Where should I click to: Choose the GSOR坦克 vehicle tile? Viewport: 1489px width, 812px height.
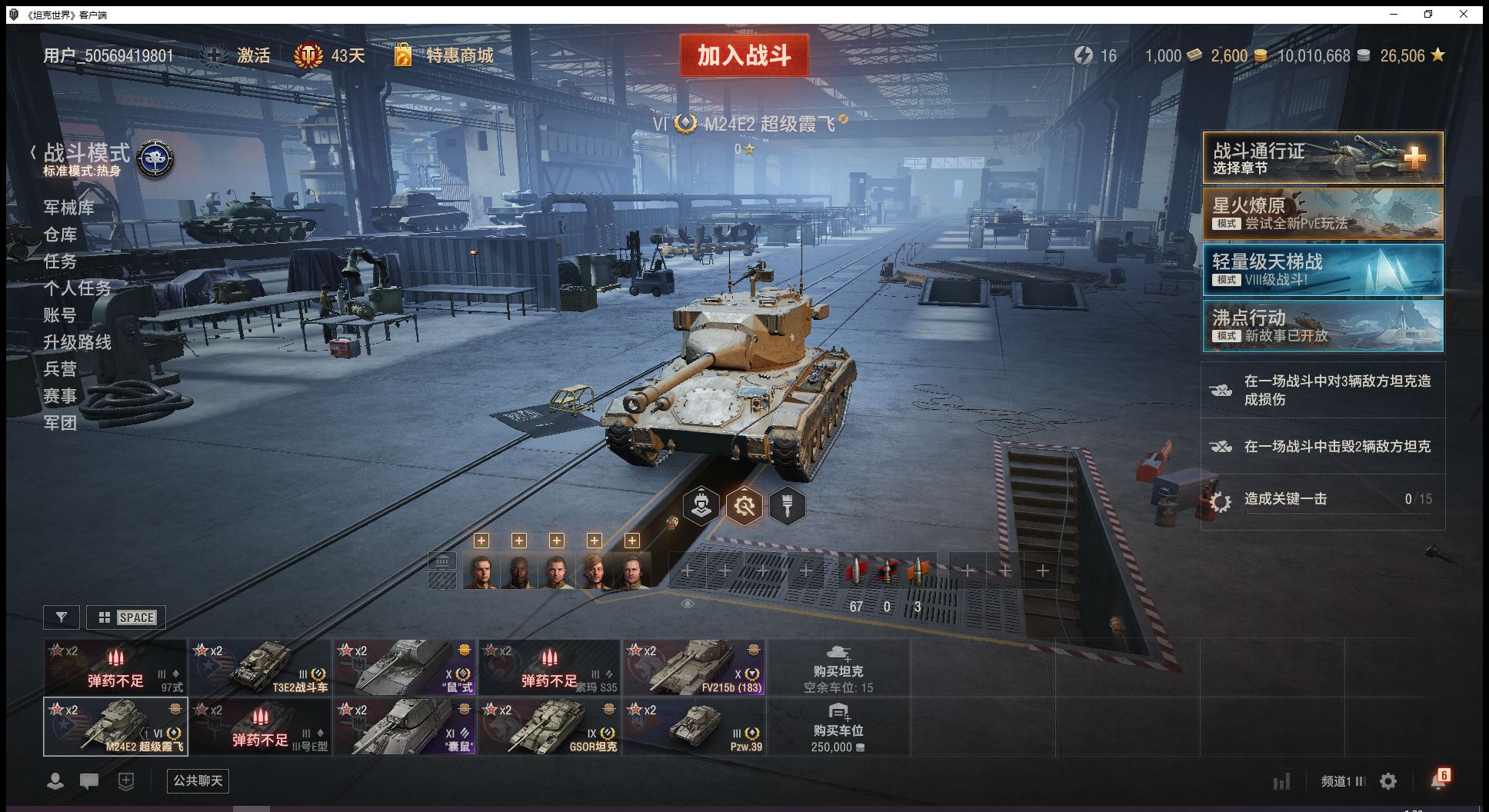point(549,727)
